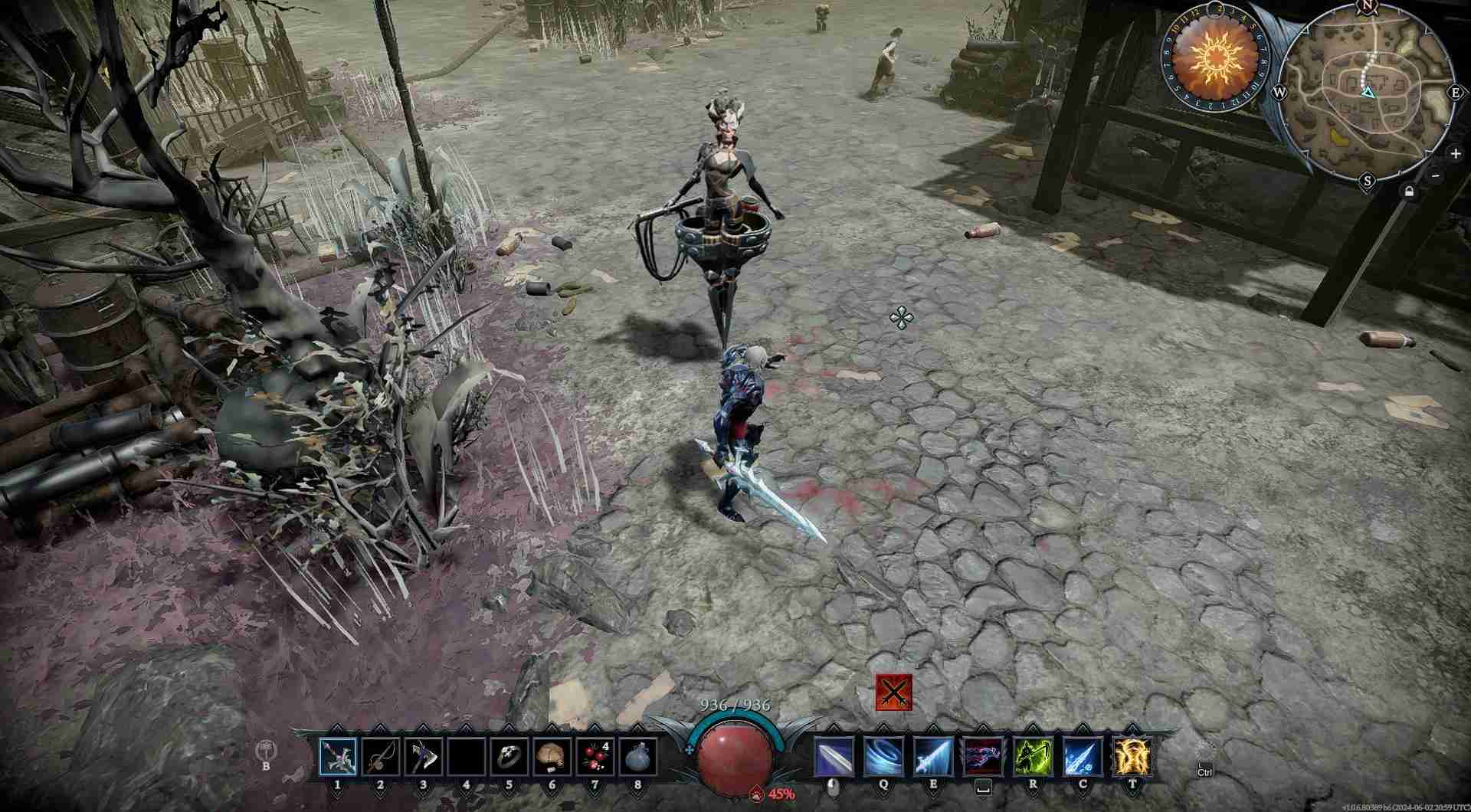The height and width of the screenshot is (812, 1471).
Task: Use the bone skull item in slot 6
Action: (x=552, y=757)
